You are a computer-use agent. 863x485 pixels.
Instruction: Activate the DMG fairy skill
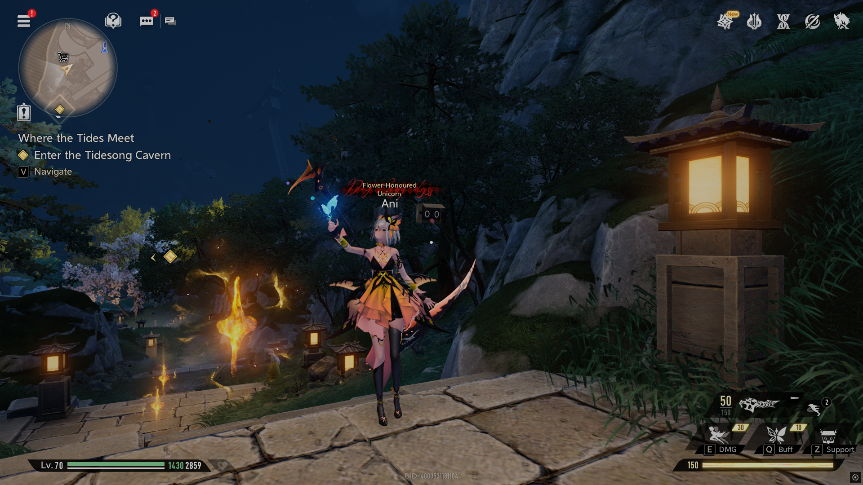click(x=718, y=435)
